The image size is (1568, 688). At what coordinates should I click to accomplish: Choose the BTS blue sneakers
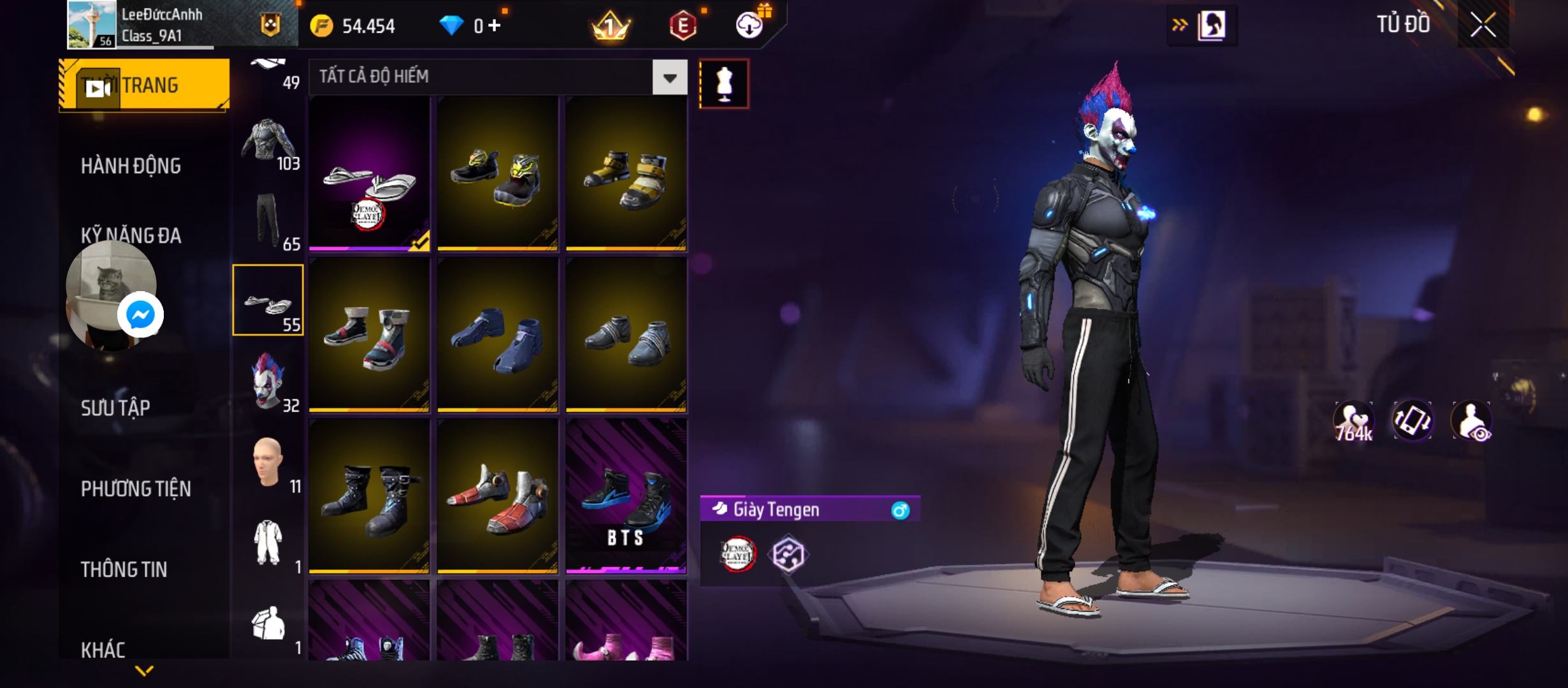626,497
